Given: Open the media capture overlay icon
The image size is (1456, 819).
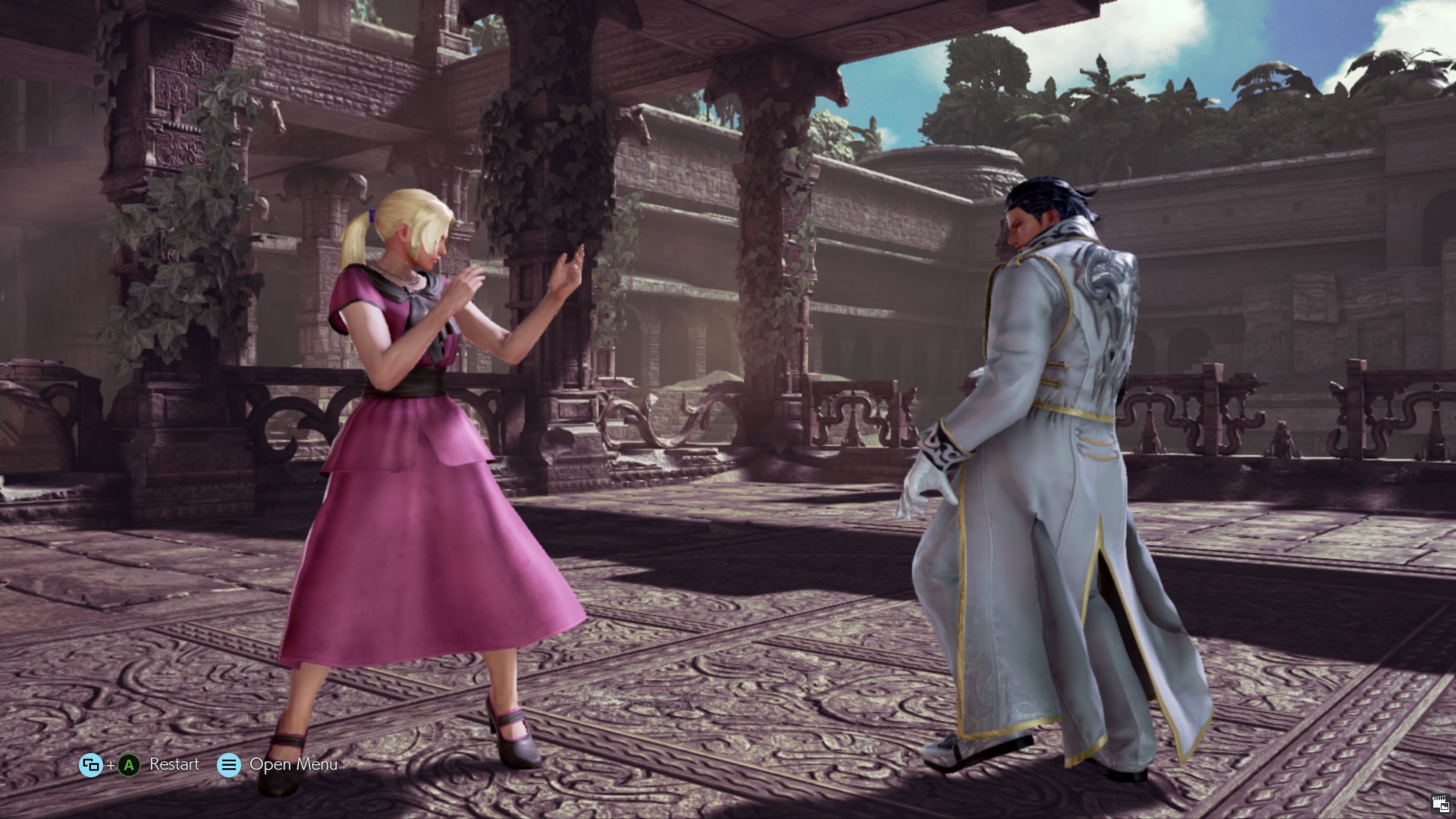Looking at the screenshot, I should point(1440,805).
